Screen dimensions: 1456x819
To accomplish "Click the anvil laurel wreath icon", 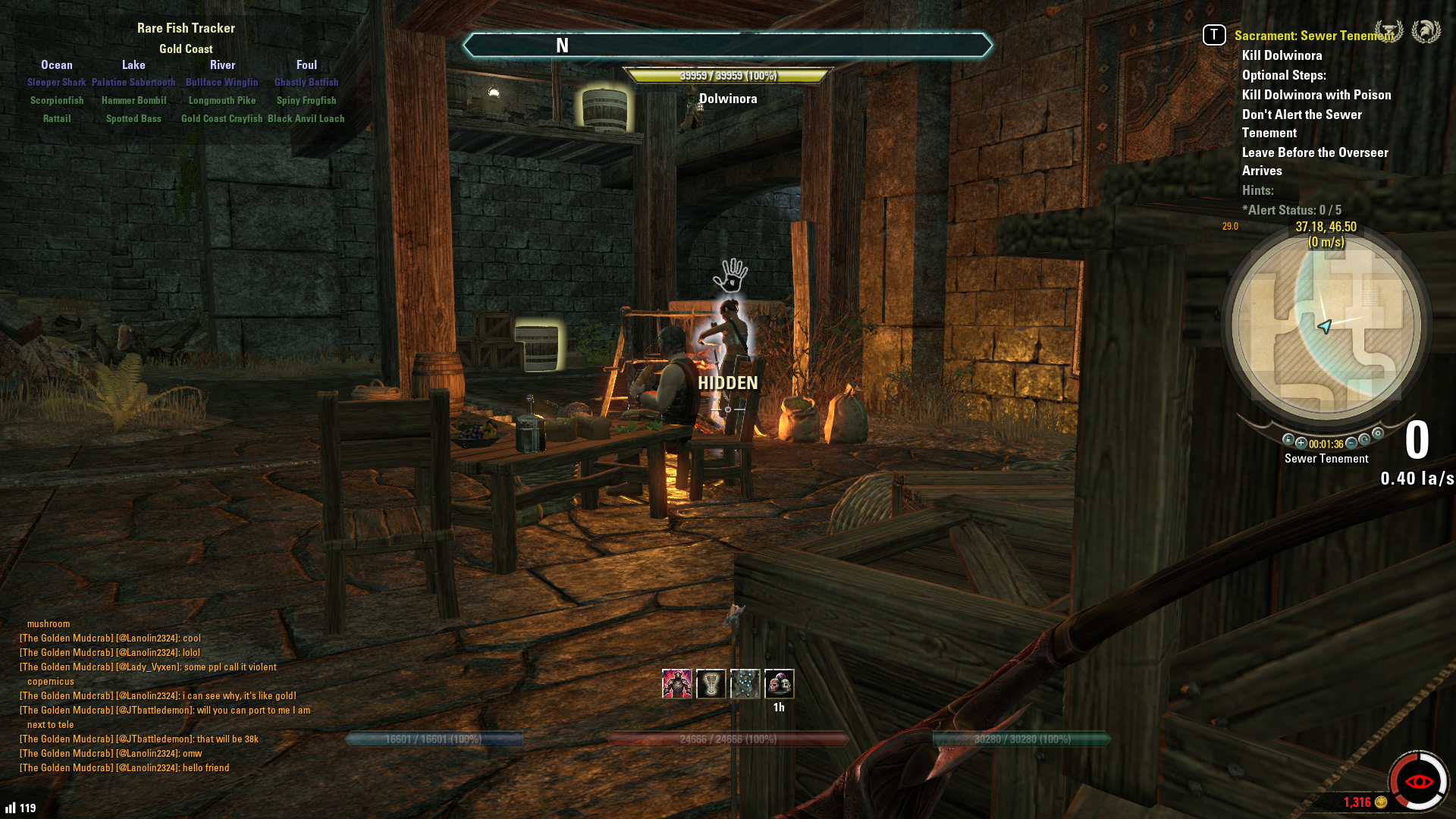I will [1389, 32].
